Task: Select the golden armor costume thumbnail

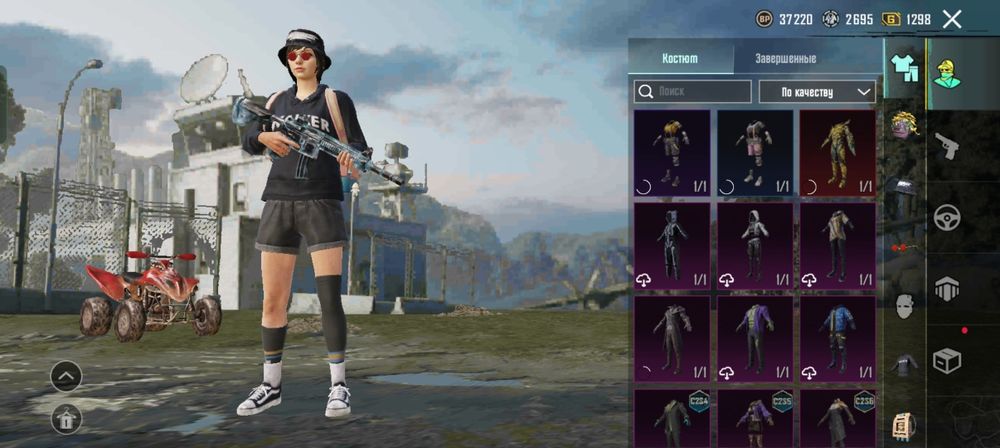Action: (x=837, y=151)
